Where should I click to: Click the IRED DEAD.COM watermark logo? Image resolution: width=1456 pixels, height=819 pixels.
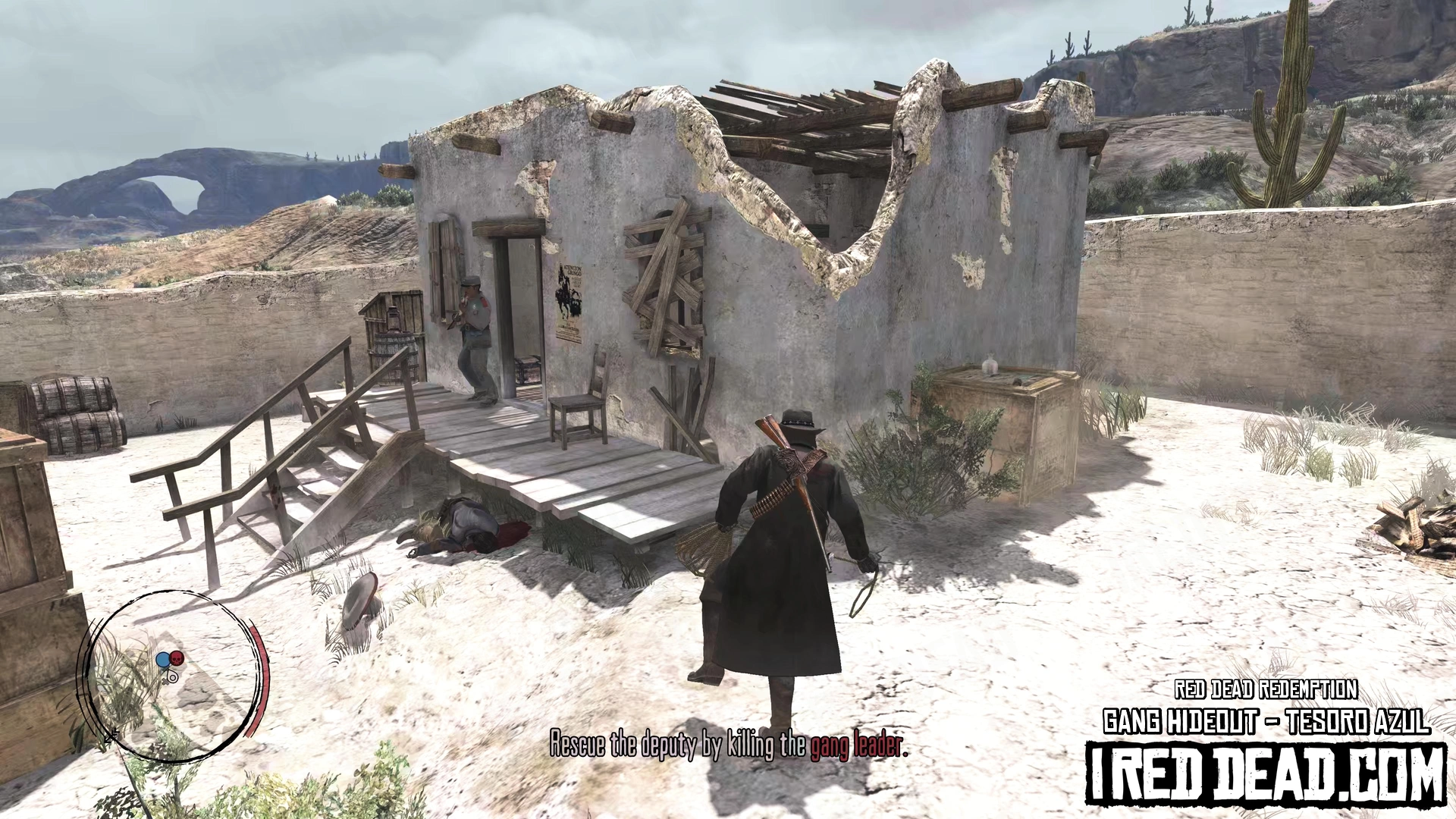[x=1266, y=775]
